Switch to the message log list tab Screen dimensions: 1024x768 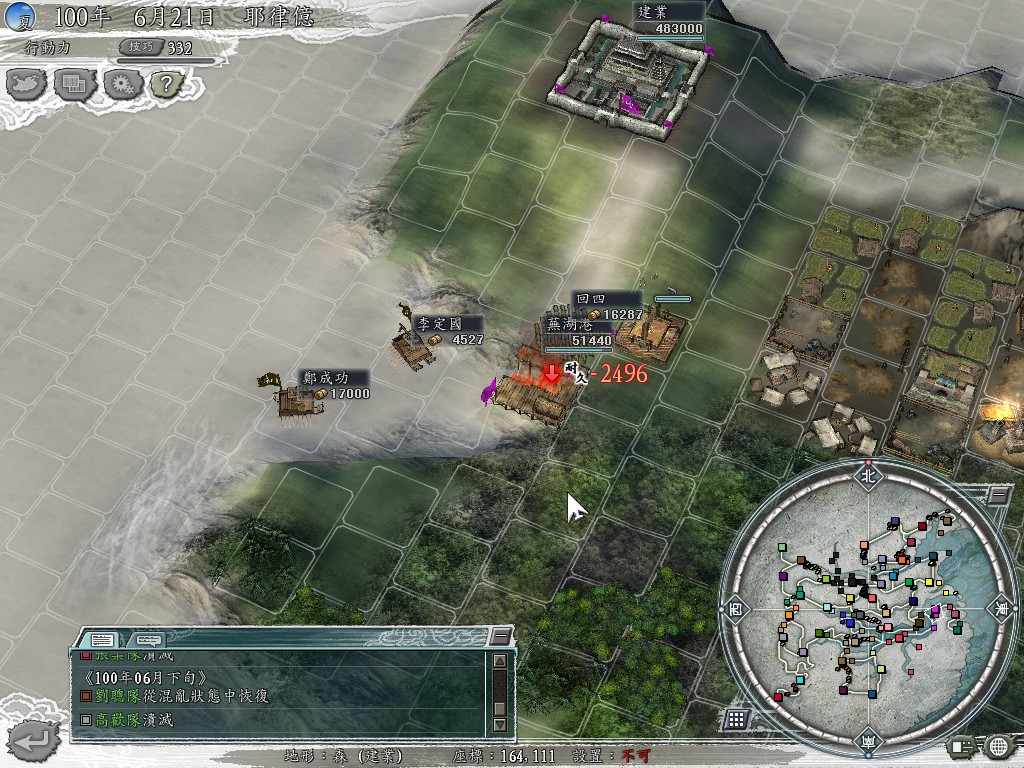[102, 639]
